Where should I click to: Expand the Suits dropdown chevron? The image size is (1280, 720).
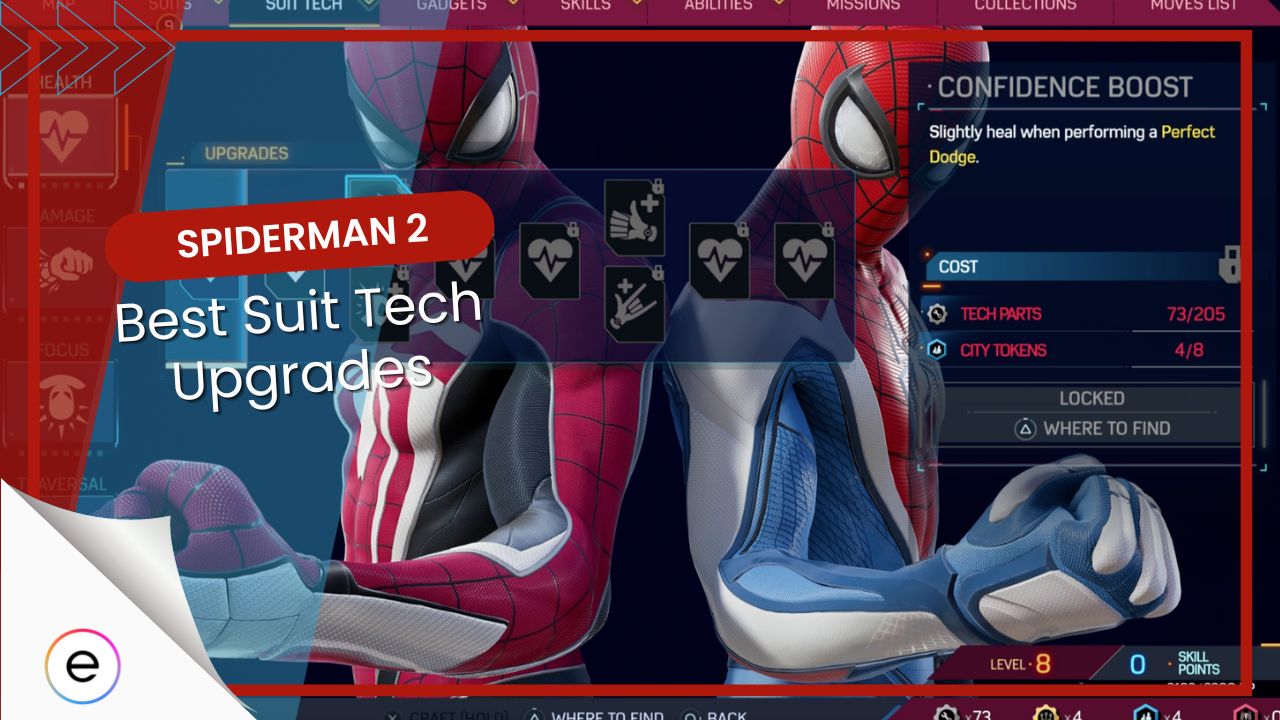[217, 4]
